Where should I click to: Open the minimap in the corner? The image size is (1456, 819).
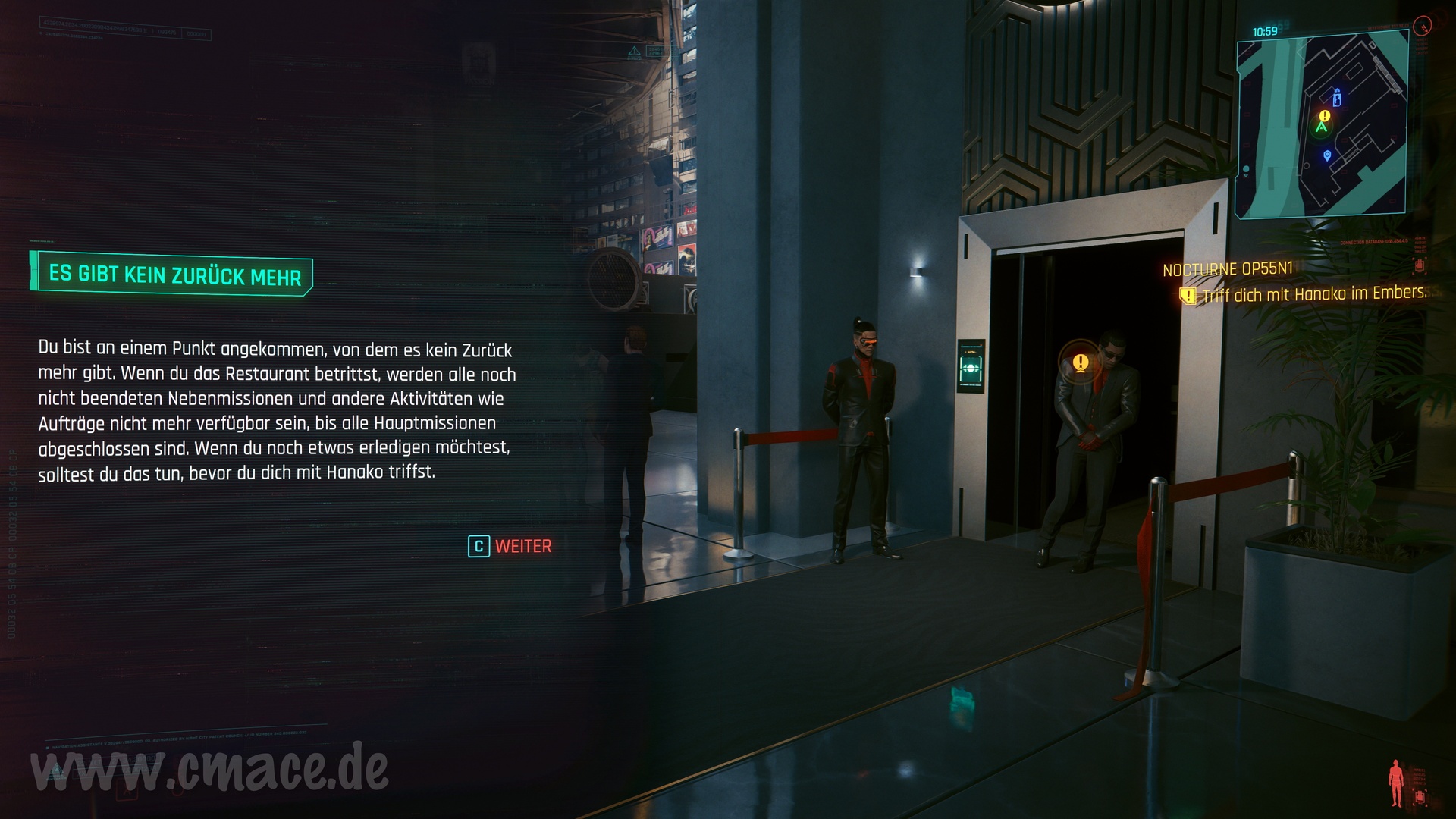coord(1322,125)
